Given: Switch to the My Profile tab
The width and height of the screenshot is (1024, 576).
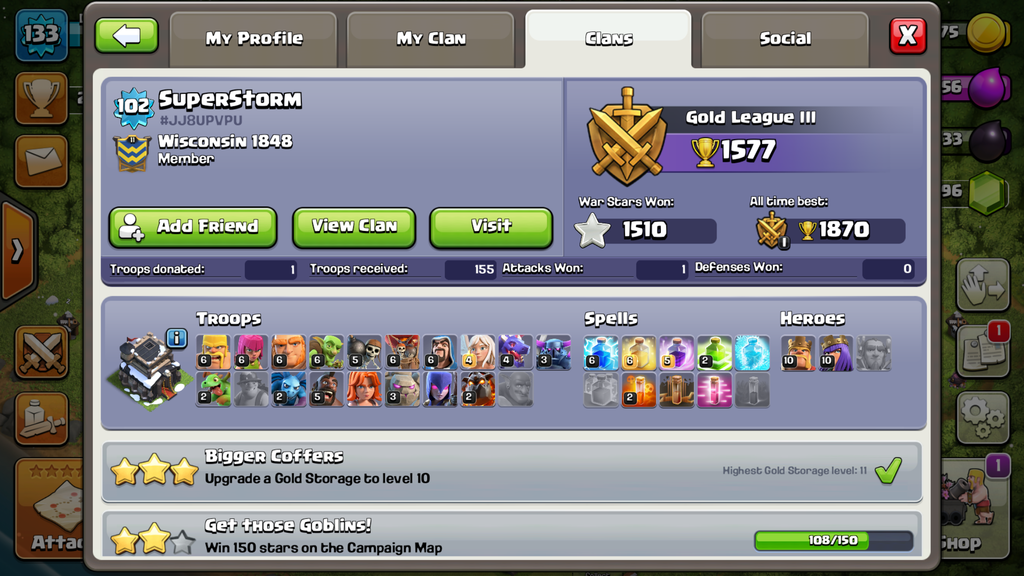Looking at the screenshot, I should pos(254,39).
